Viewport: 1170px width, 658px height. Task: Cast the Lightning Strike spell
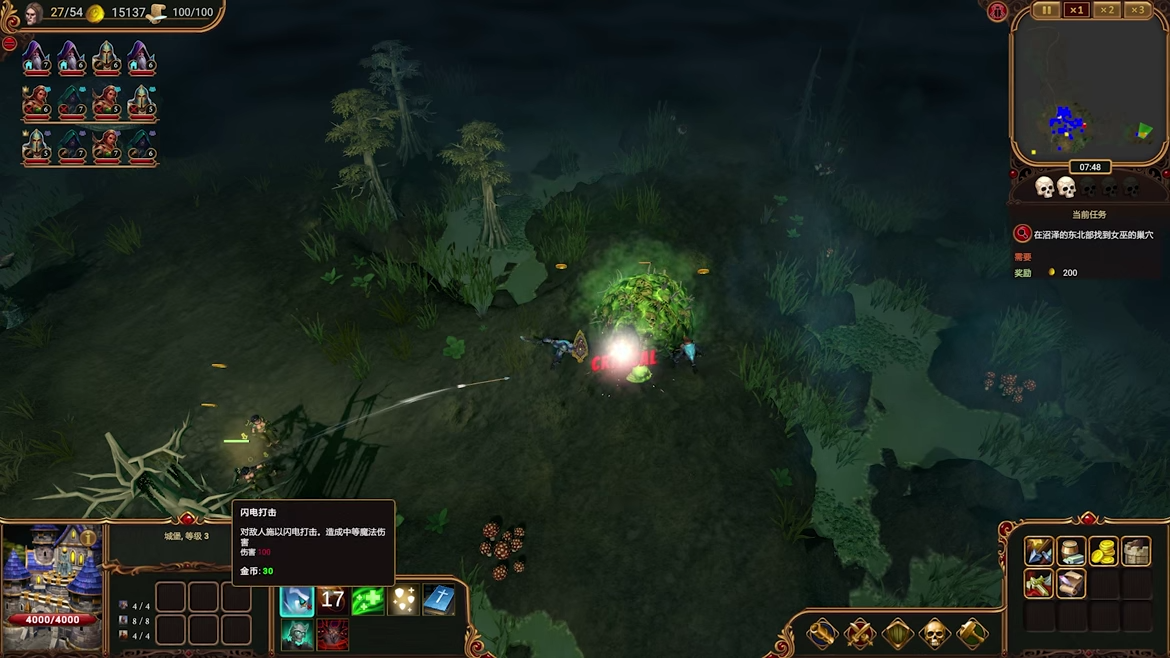(x=297, y=600)
